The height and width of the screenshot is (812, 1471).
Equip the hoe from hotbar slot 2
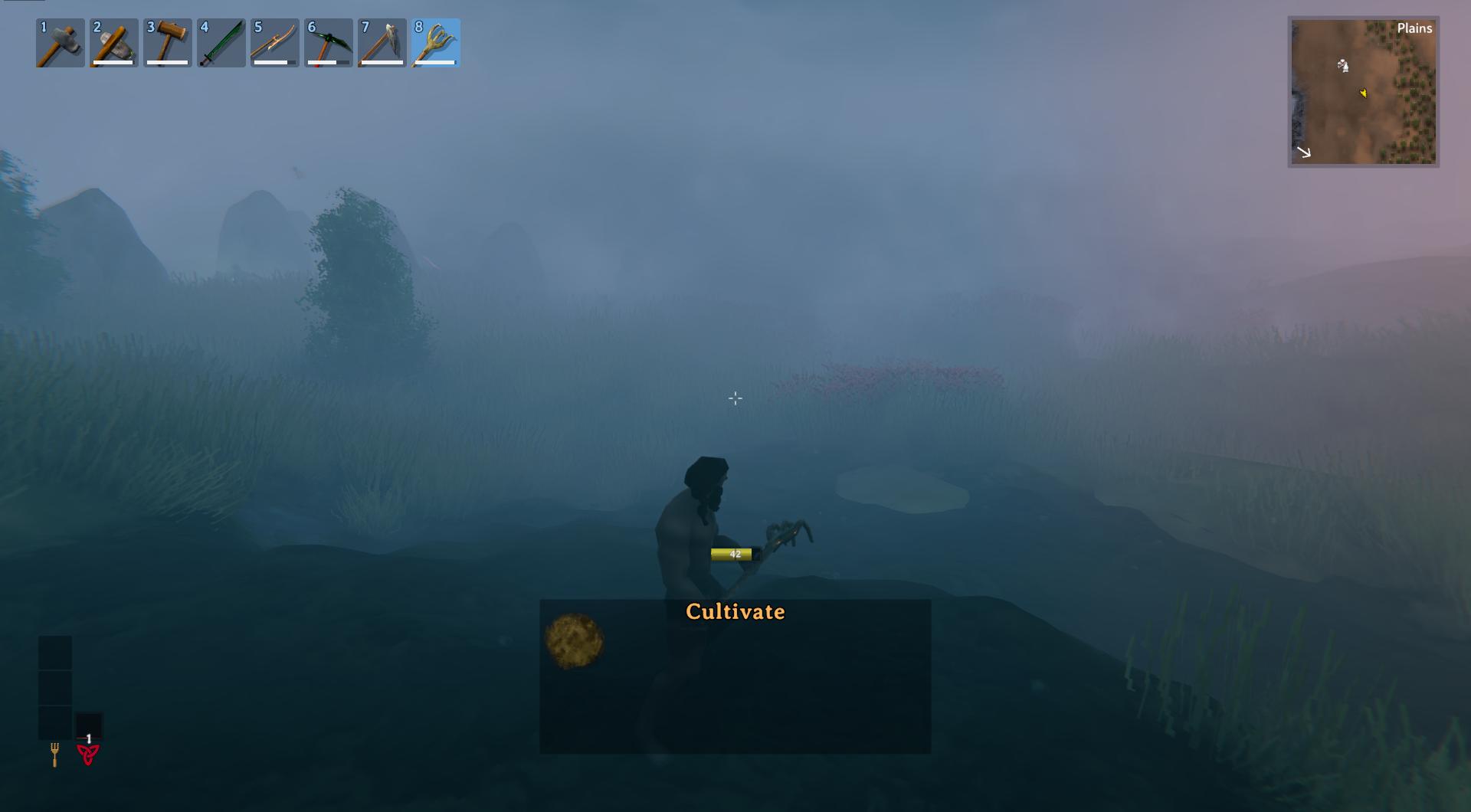tap(113, 43)
